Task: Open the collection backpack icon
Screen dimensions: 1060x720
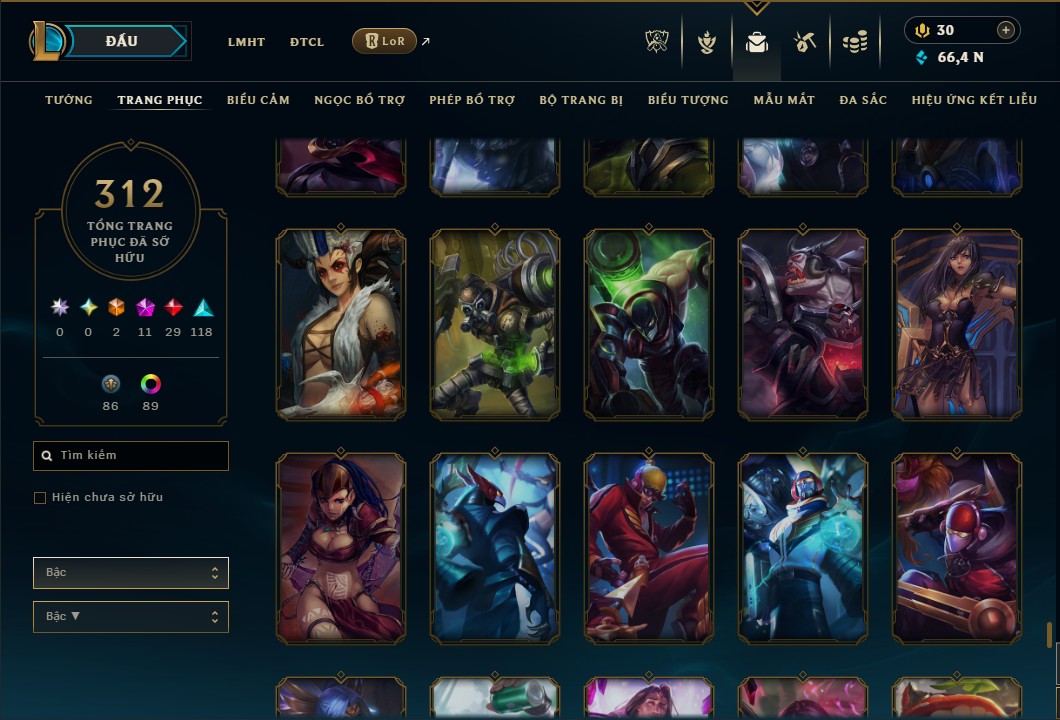Action: point(757,42)
